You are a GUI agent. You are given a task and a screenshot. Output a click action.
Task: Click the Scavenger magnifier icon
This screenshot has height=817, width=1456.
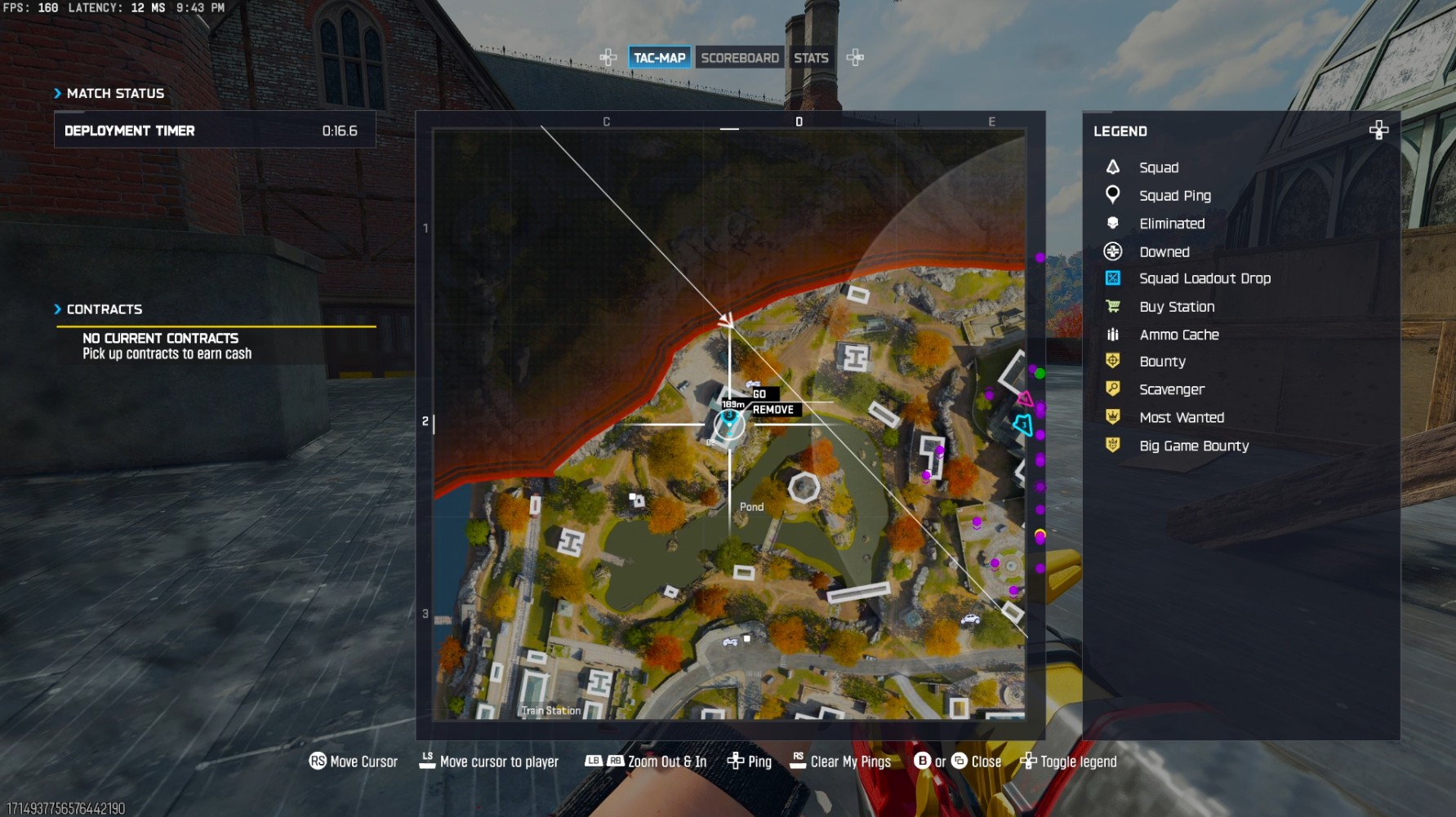1114,389
